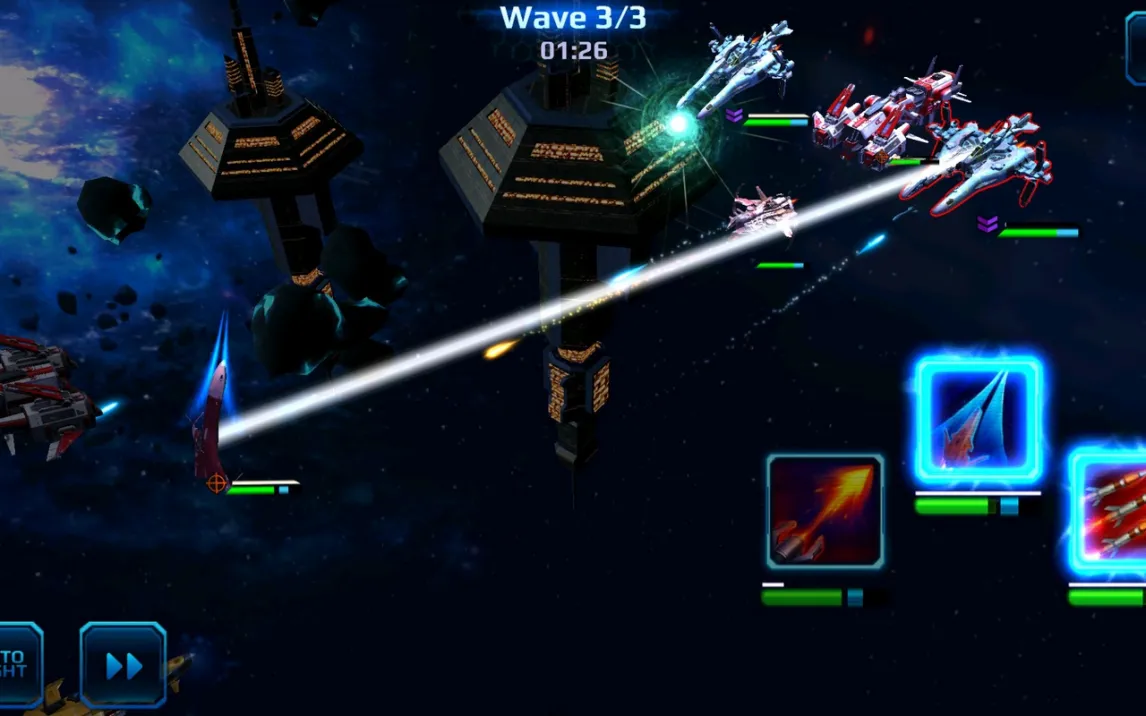
Task: Use the glowing blue ship dash ability
Action: [x=978, y=421]
